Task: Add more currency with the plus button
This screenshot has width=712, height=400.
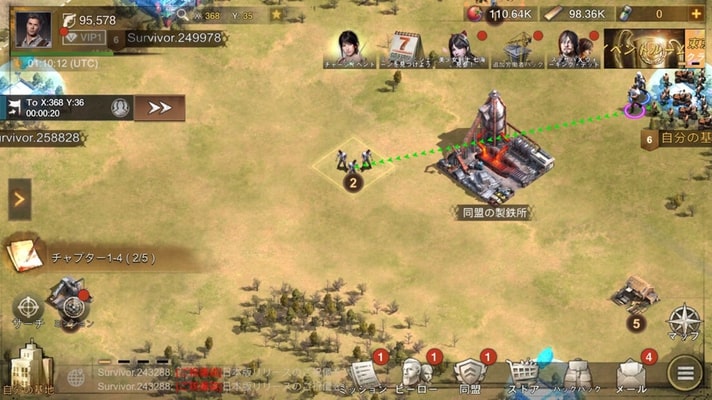Action: click(x=696, y=14)
